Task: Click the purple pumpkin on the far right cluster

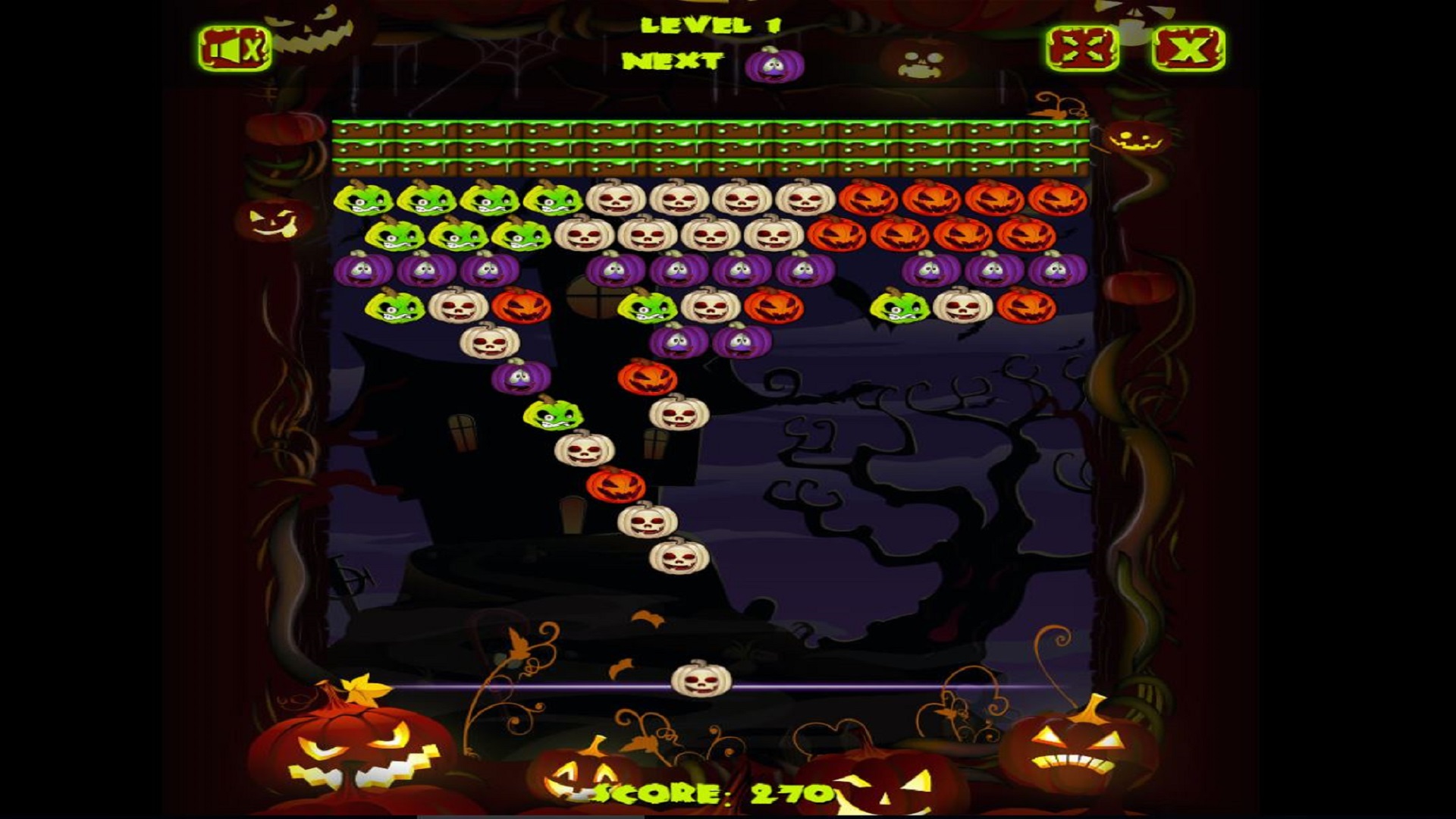Action: [1054, 269]
